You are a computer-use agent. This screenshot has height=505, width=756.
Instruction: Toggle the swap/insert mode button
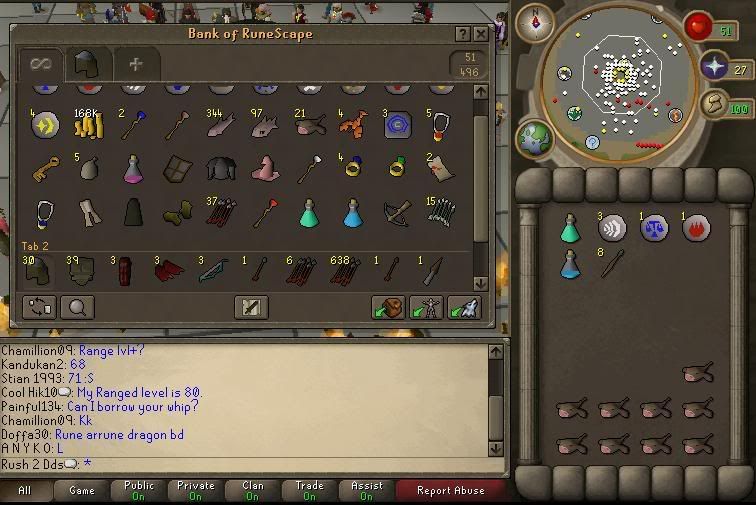point(40,307)
